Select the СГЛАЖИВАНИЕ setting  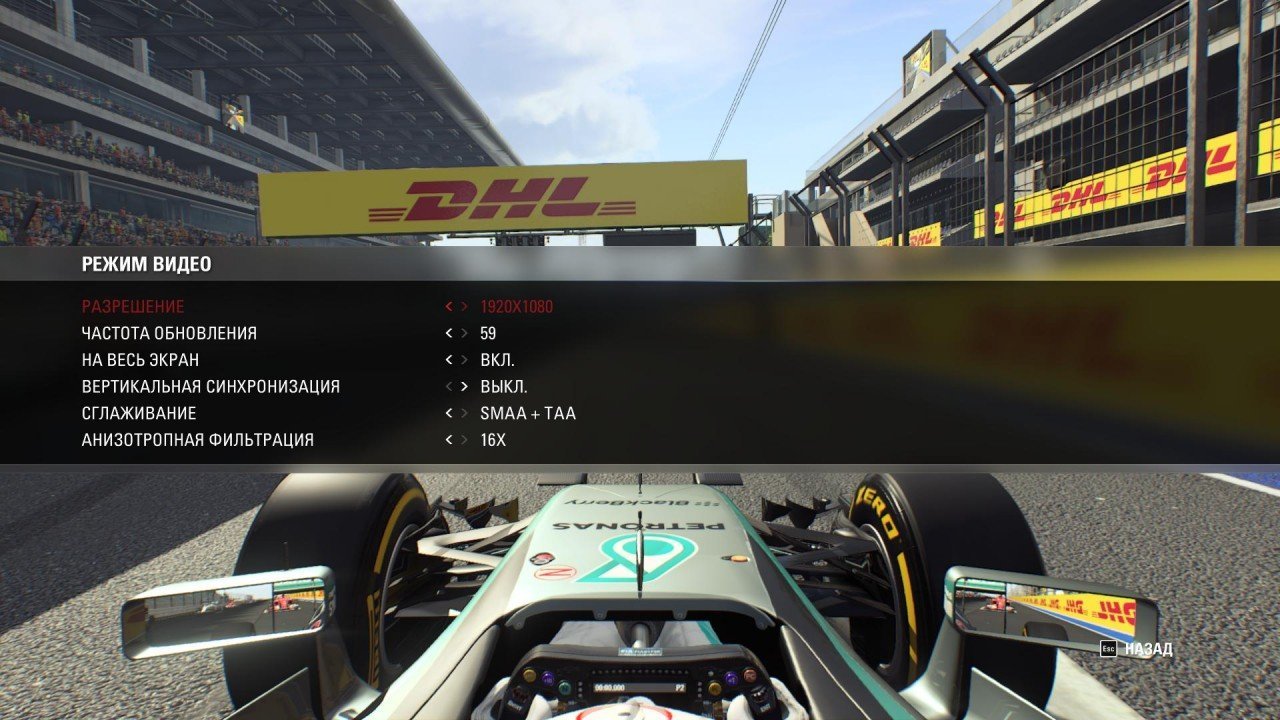pos(139,413)
